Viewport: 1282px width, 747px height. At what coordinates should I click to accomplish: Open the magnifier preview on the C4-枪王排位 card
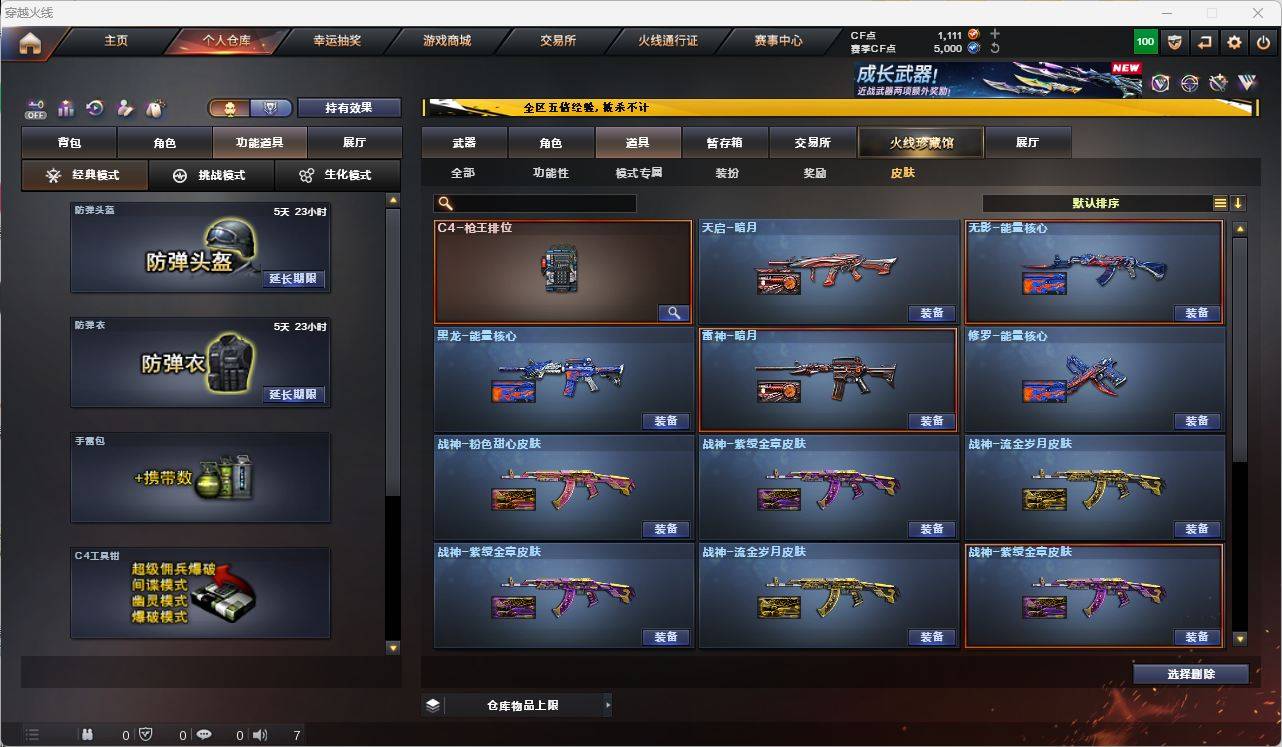pyautogui.click(x=672, y=310)
